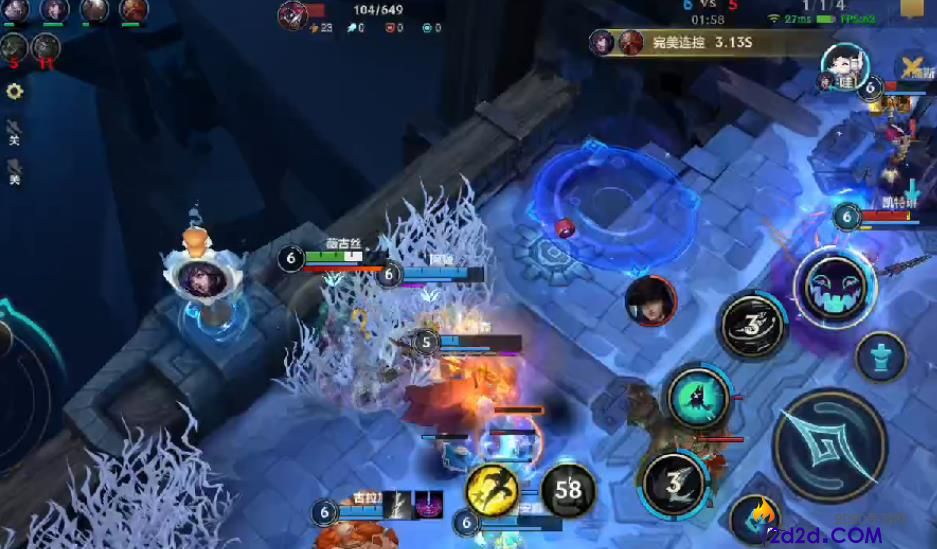Tap the blue ward trinket button
The height and width of the screenshot is (549, 937).
point(881,357)
